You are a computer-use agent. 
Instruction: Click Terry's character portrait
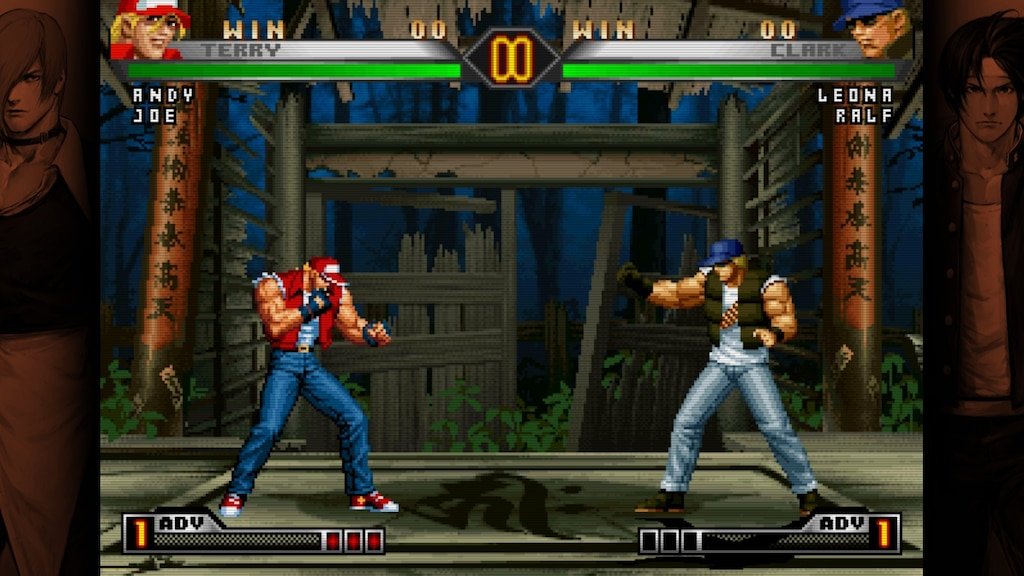(150, 28)
